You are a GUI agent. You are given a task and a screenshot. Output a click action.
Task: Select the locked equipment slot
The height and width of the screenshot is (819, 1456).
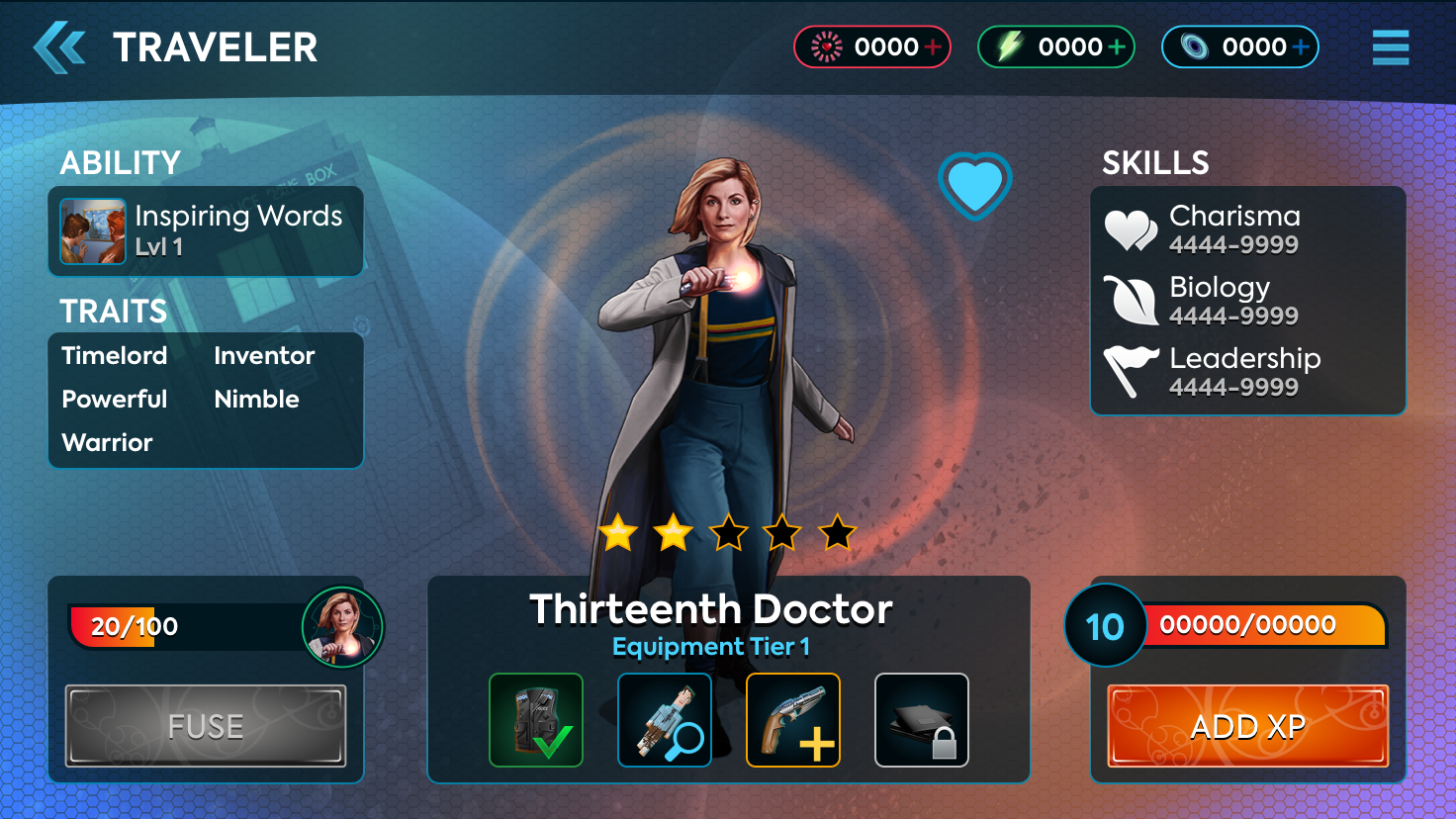click(922, 720)
